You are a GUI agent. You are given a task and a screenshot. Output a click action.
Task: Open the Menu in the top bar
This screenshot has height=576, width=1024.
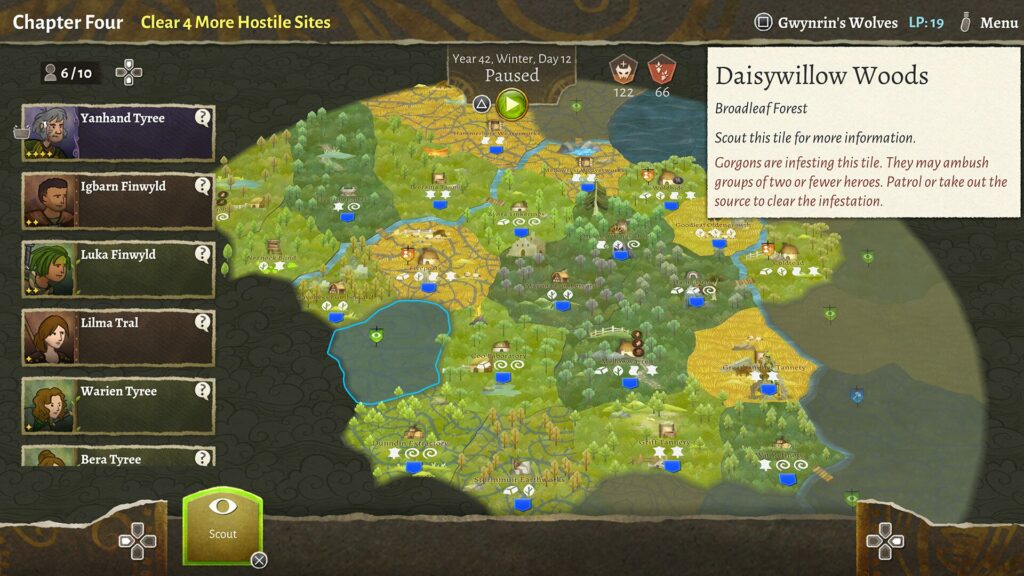pos(988,23)
